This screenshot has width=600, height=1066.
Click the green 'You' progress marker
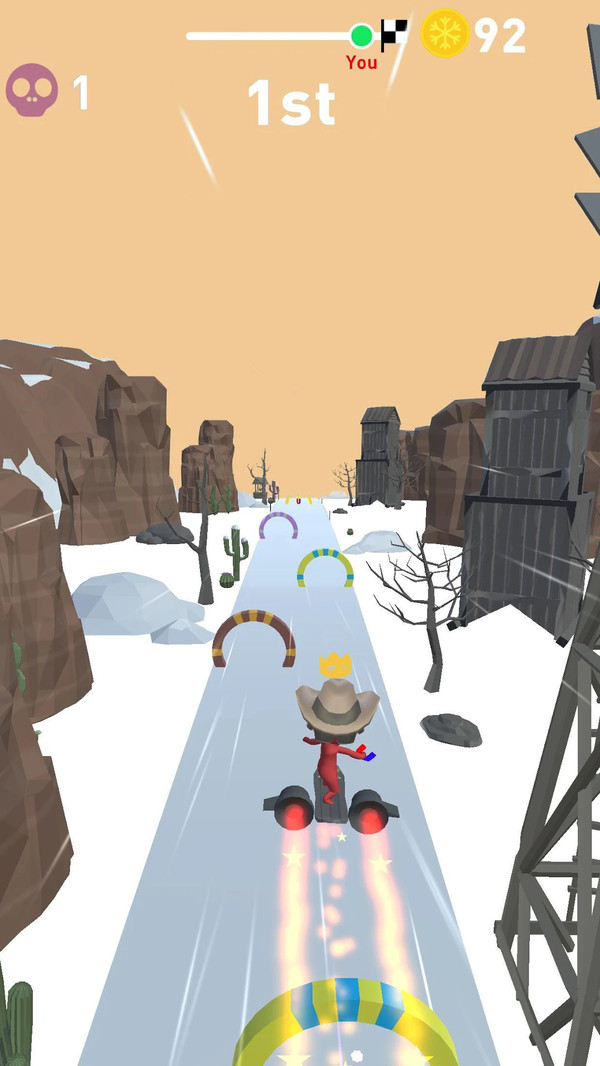pos(361,37)
